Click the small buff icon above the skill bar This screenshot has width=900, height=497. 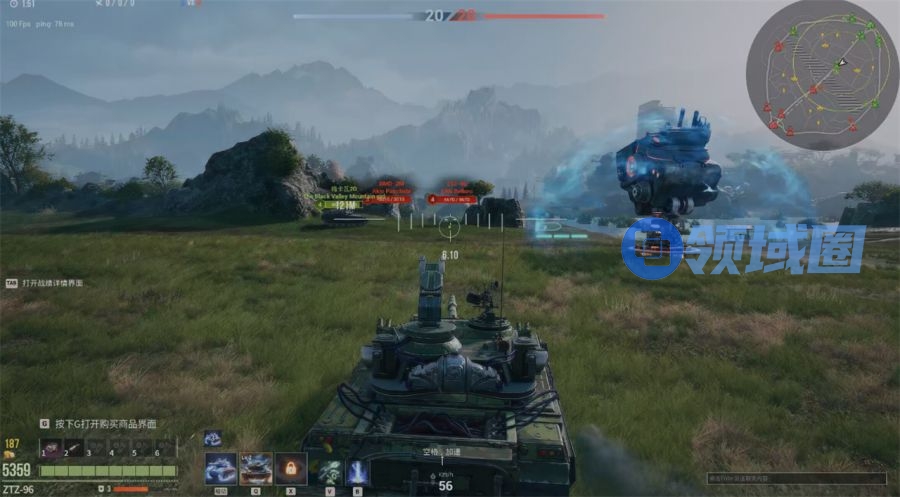(x=212, y=438)
